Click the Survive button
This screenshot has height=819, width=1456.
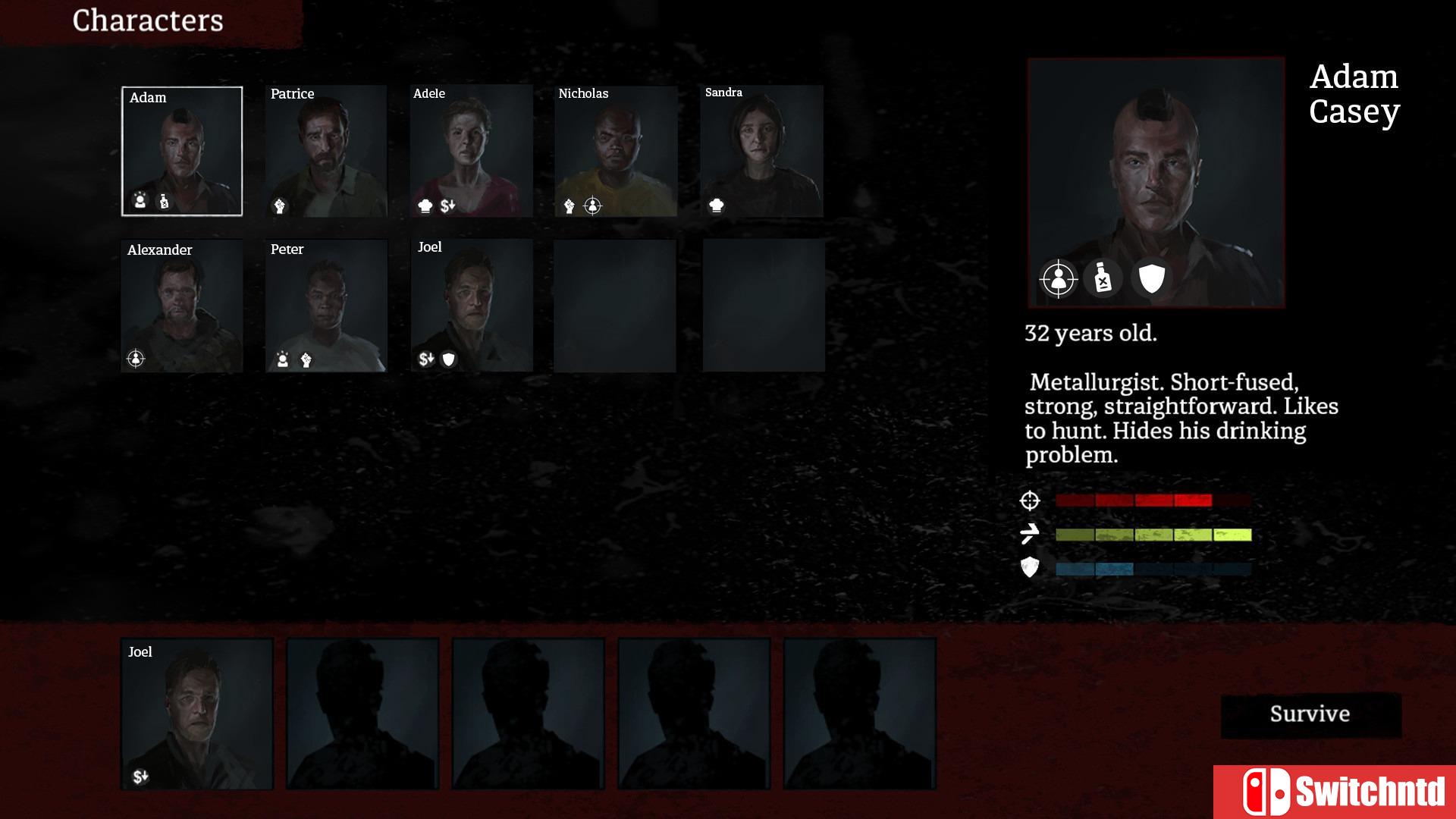[1310, 714]
